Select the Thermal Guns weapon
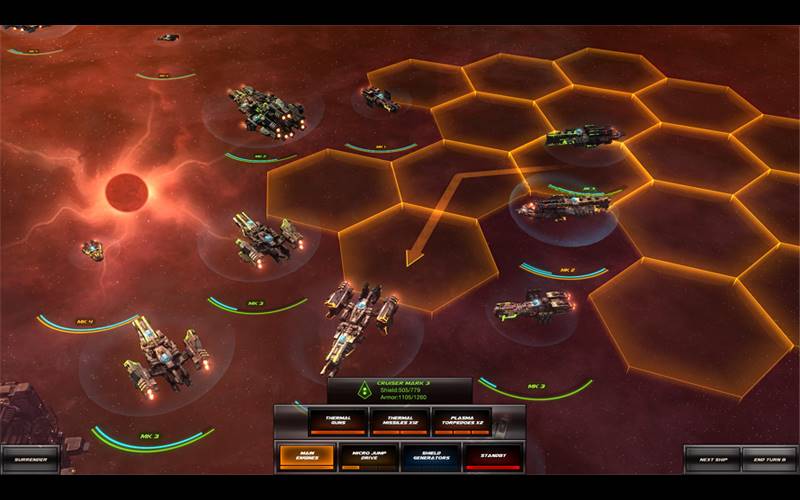This screenshot has width=800, height=500. click(337, 422)
